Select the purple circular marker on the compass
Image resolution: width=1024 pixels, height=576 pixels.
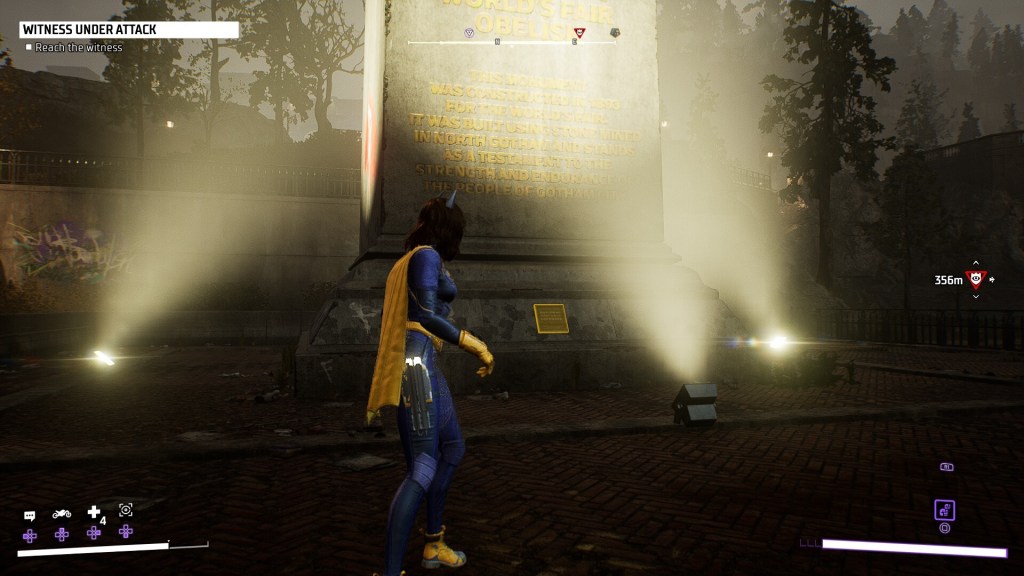tap(470, 33)
